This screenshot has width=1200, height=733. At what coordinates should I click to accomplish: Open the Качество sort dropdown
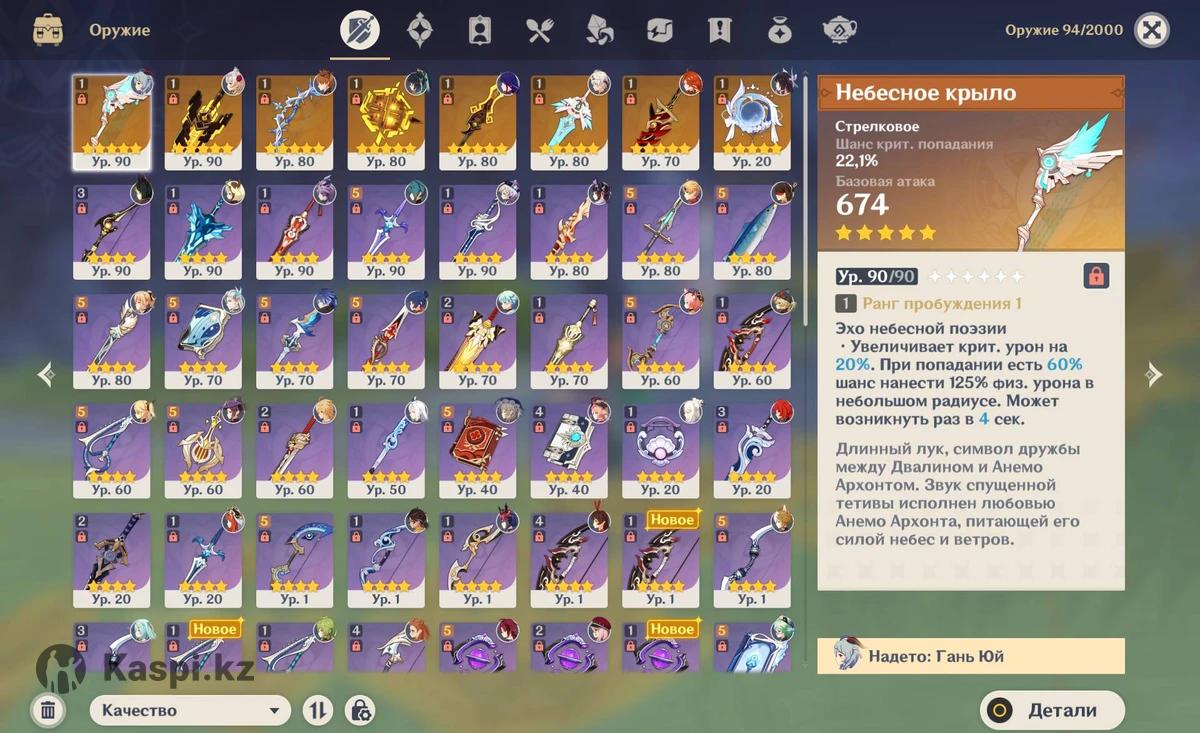point(190,711)
